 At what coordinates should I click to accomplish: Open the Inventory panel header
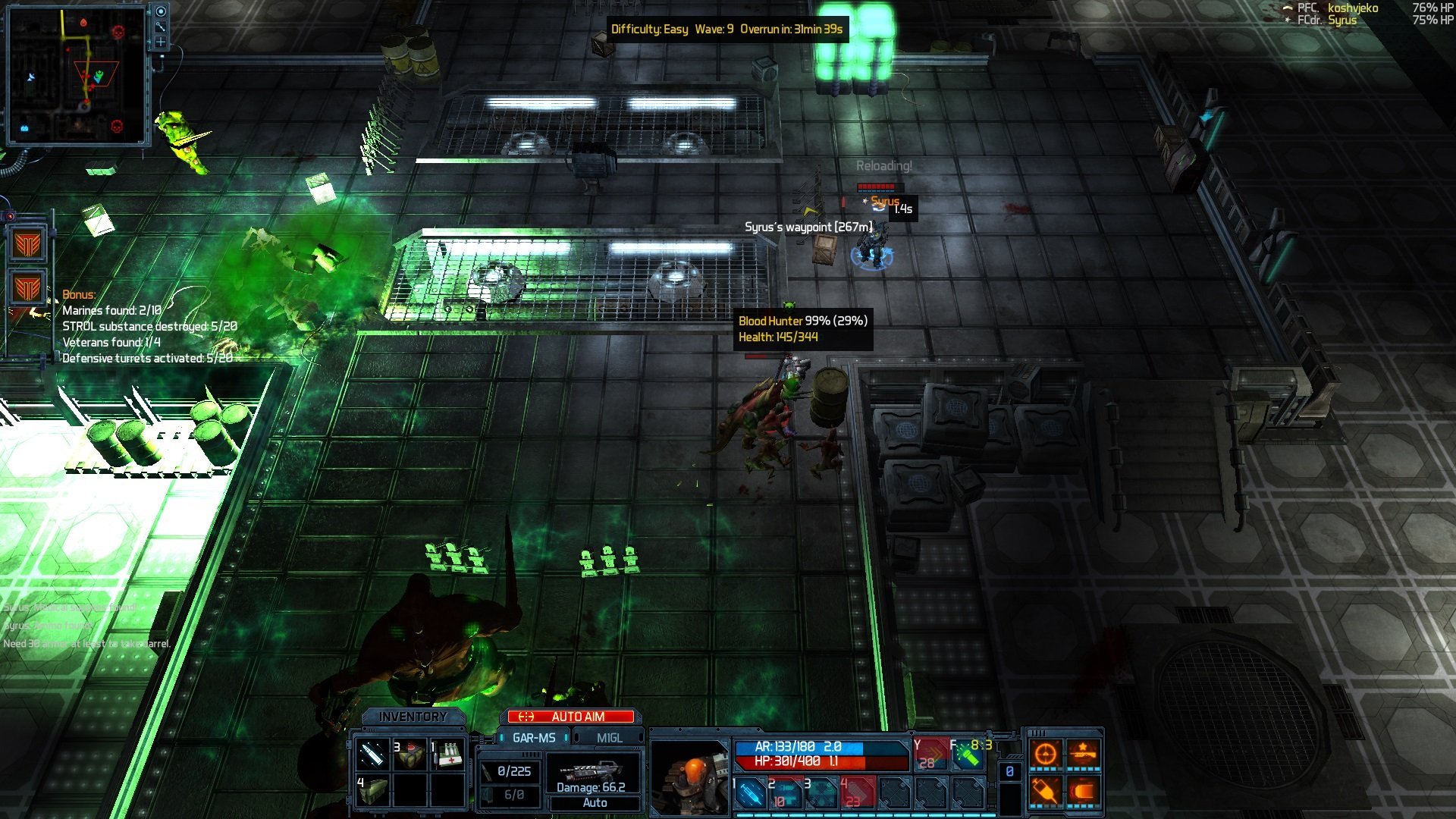pyautogui.click(x=413, y=717)
